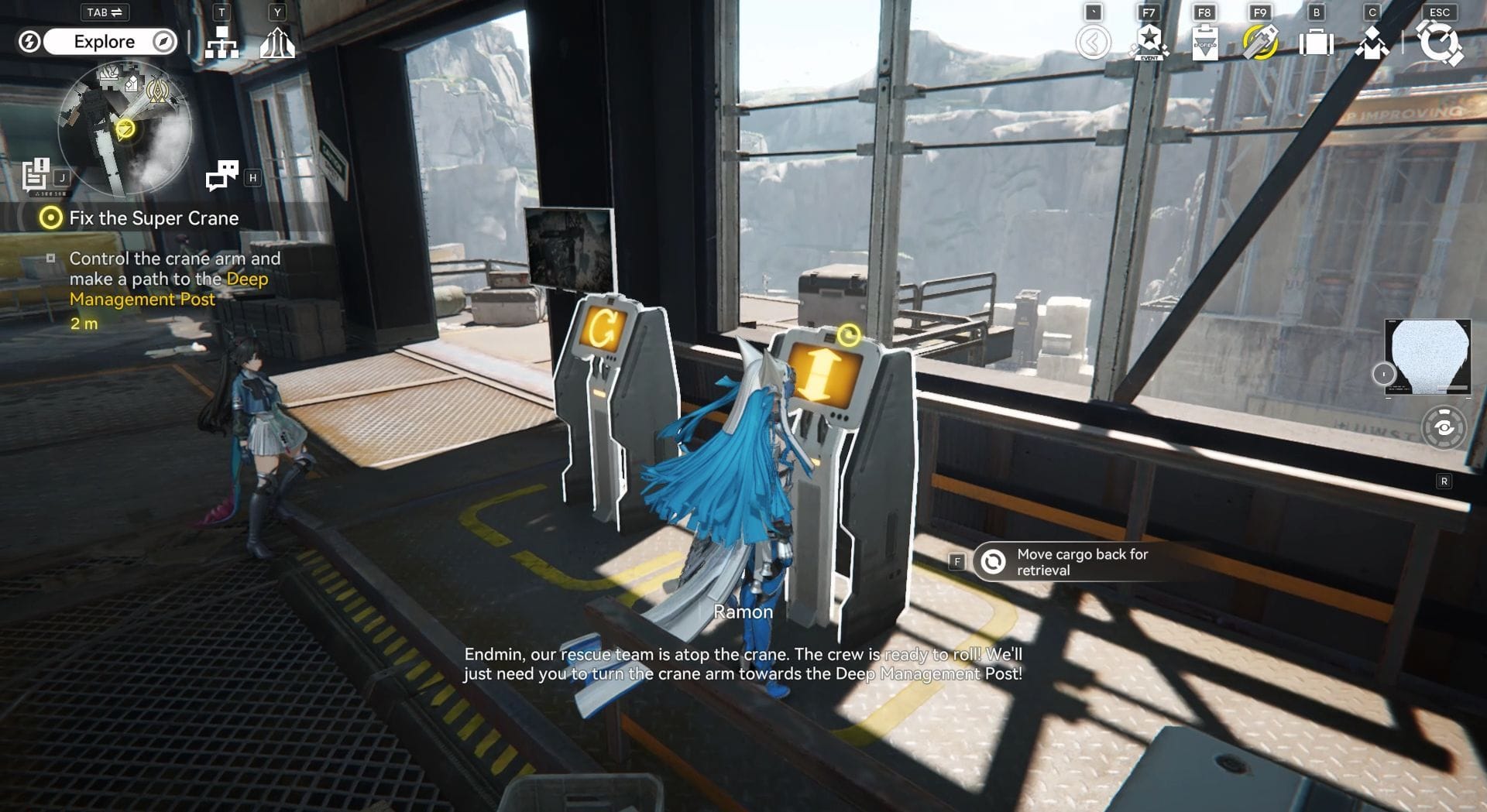Click the small circle beside monitor thumbnail
This screenshot has height=812, width=1487.
(1383, 375)
